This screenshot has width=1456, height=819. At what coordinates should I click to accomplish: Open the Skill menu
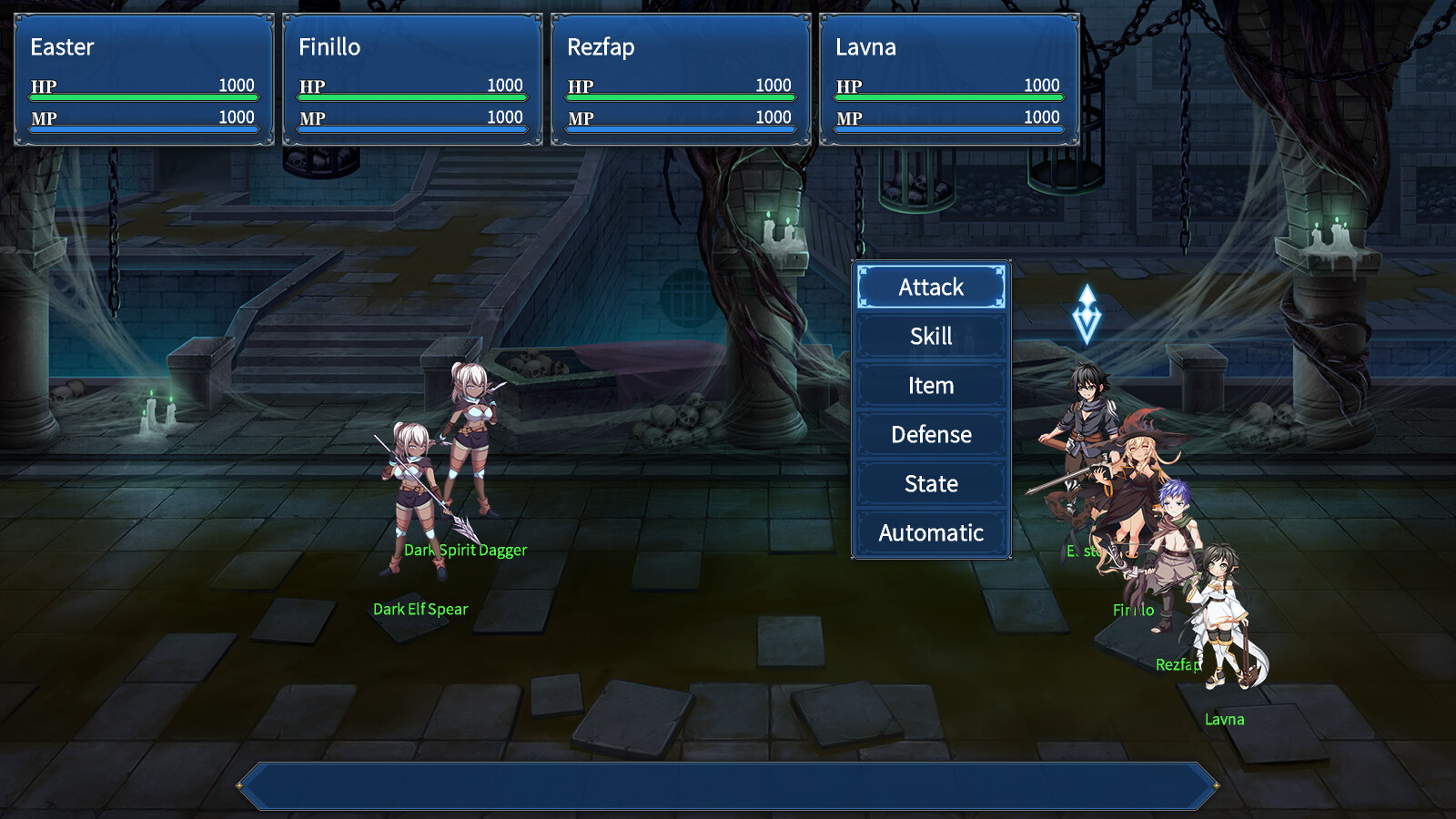pyautogui.click(x=930, y=336)
